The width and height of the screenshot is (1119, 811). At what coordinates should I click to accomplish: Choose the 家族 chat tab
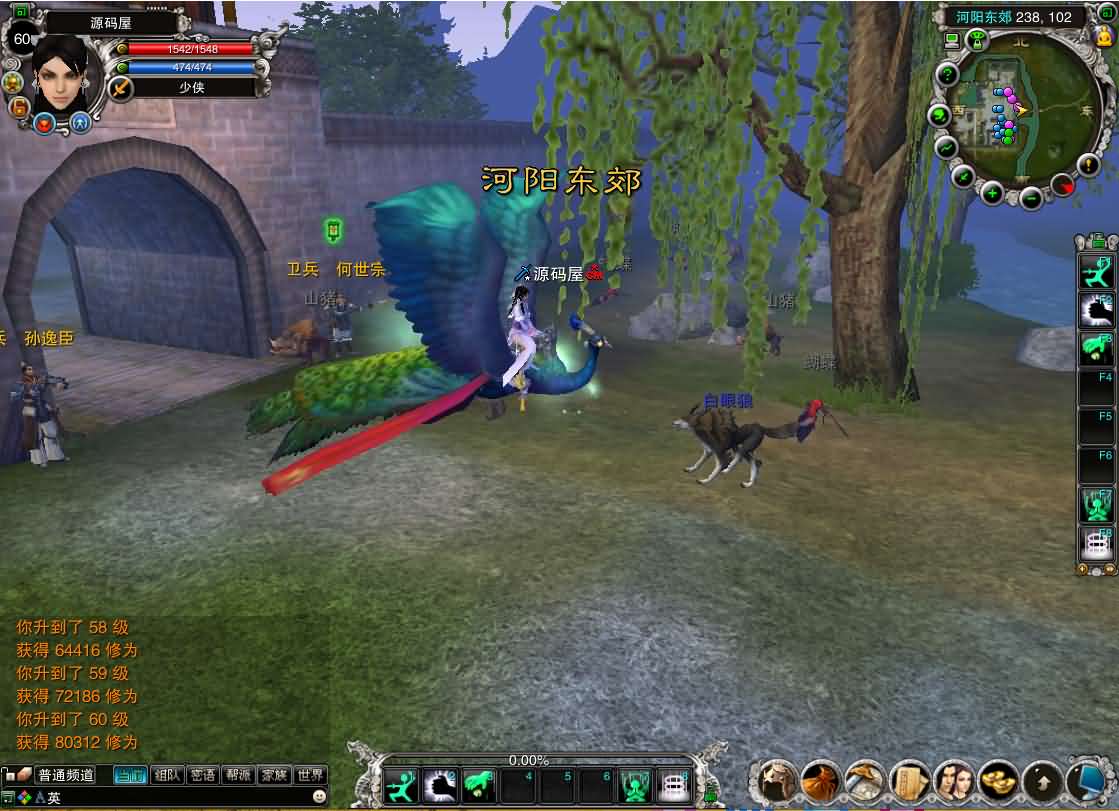point(274,775)
